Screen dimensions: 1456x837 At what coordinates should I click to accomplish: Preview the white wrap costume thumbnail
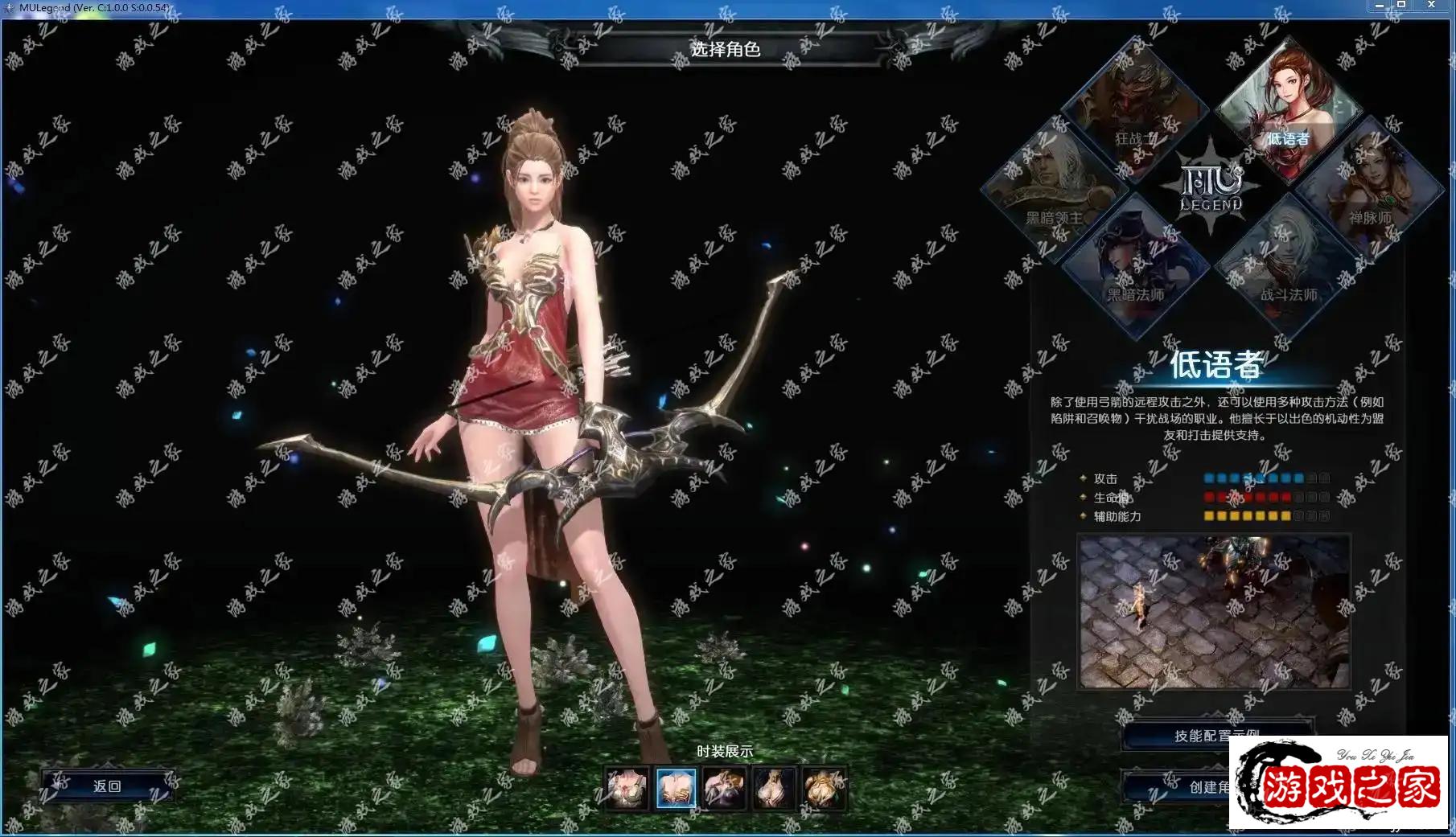coord(775,787)
